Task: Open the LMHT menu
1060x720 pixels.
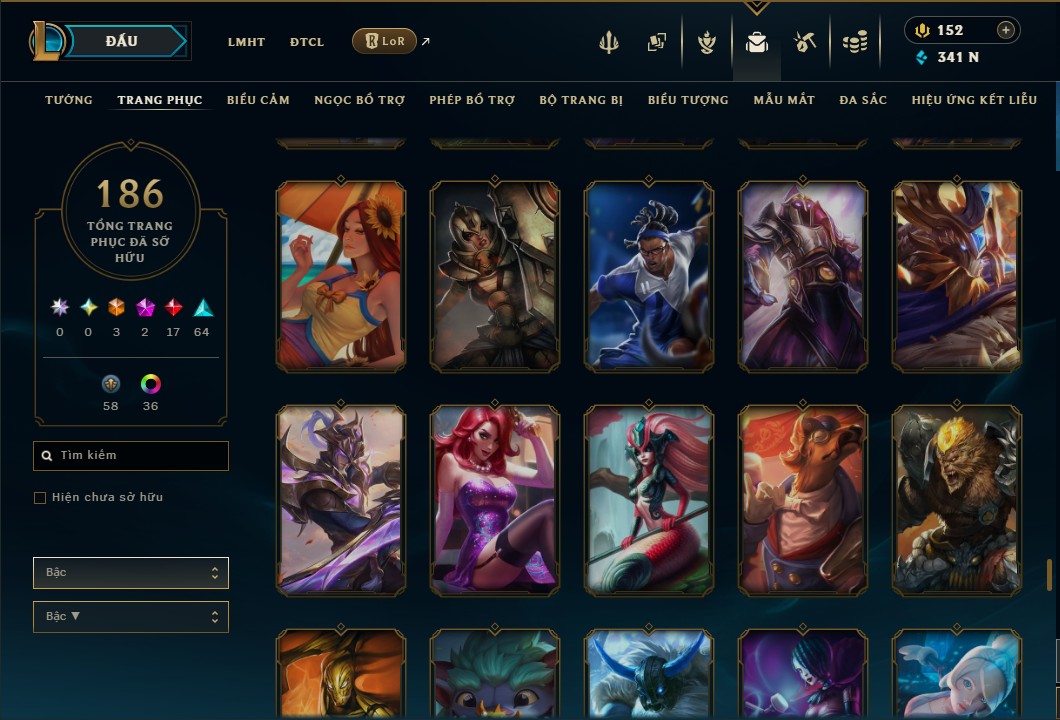Action: [246, 42]
